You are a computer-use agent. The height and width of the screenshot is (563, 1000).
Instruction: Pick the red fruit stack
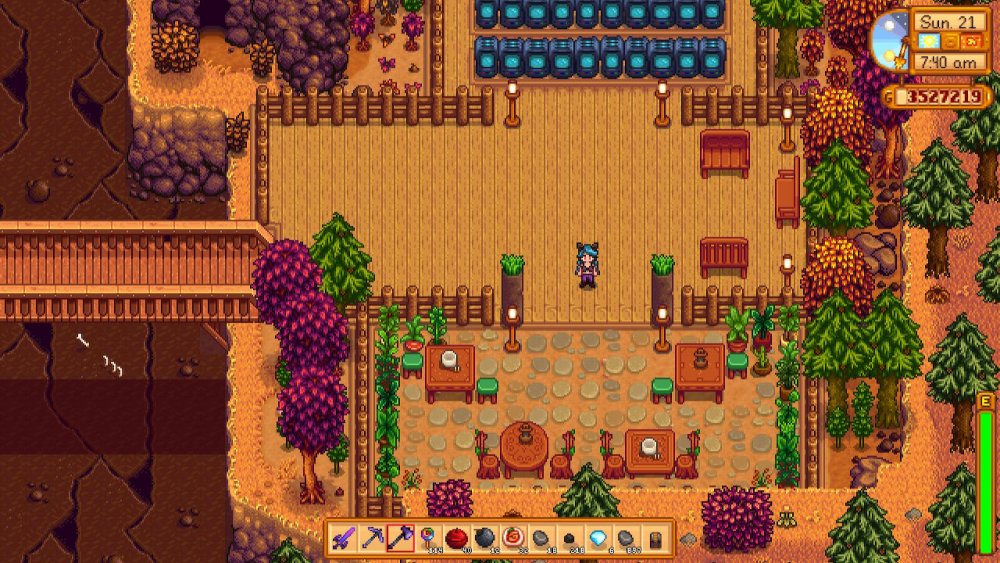coord(457,539)
